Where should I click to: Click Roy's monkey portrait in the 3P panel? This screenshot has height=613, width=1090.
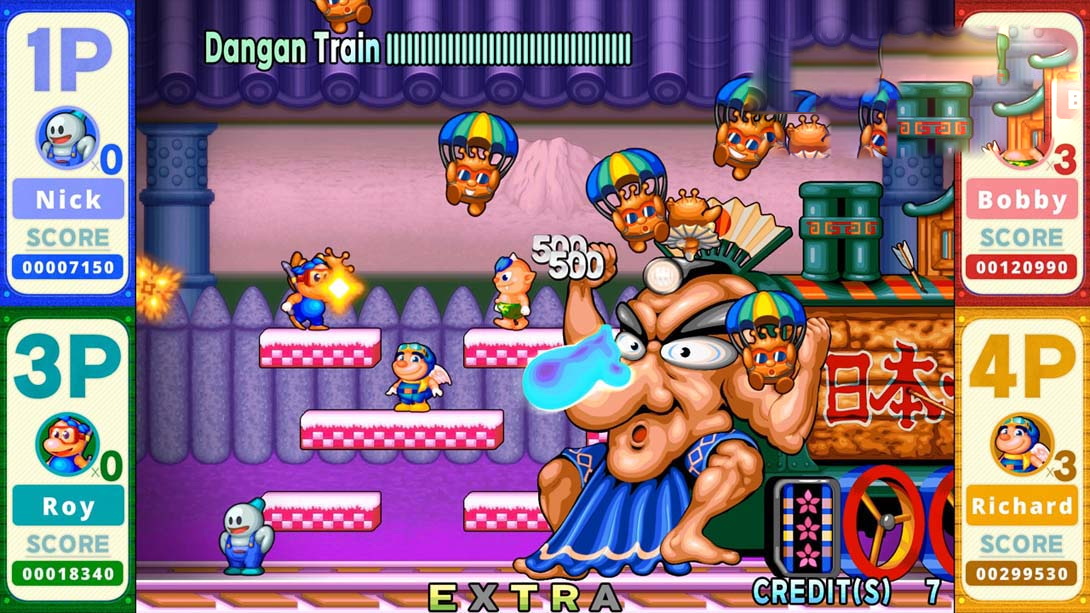(67, 443)
